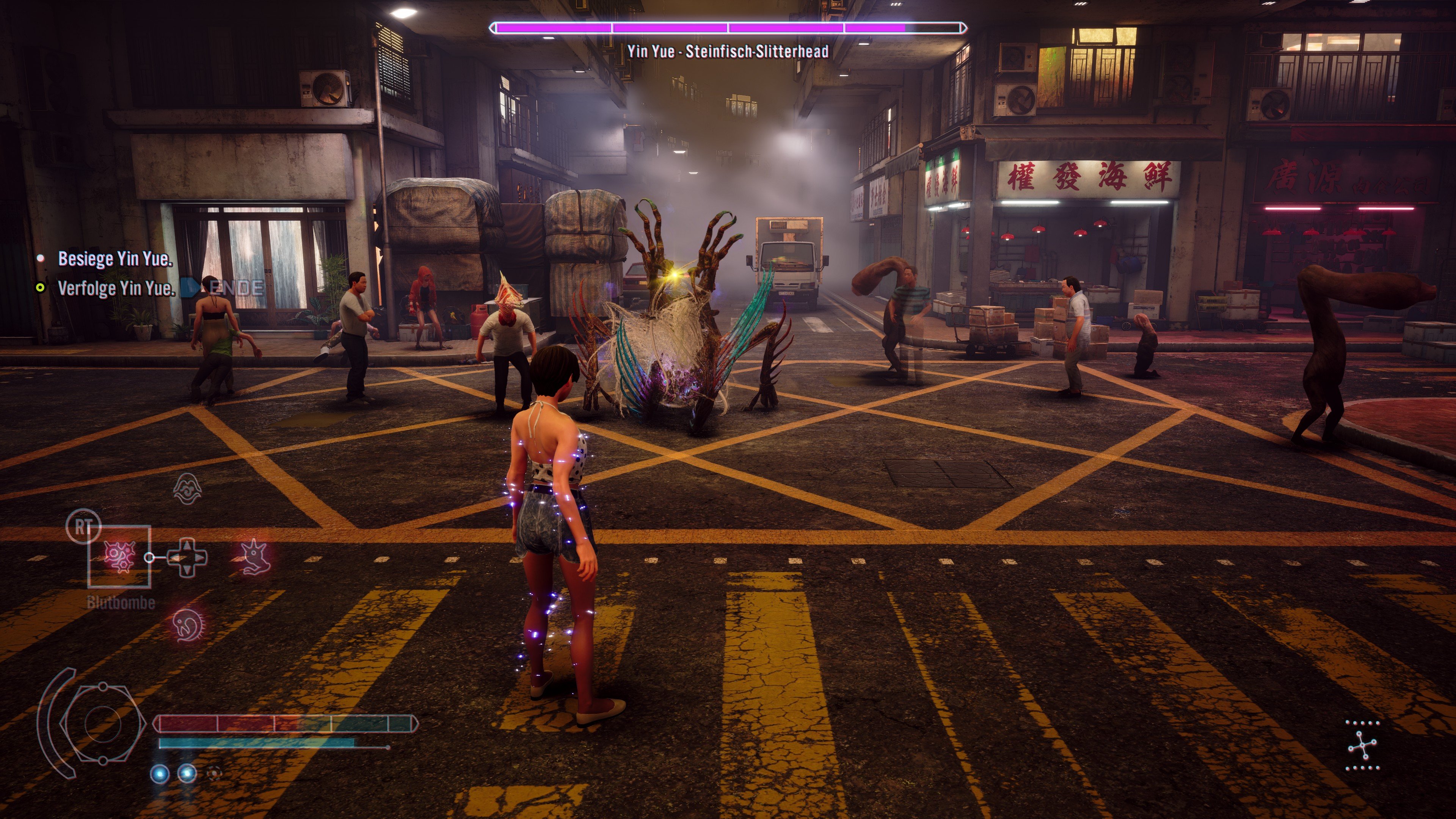
Task: Select the 'Besiege Yin Yue.' objective
Action: point(115,259)
